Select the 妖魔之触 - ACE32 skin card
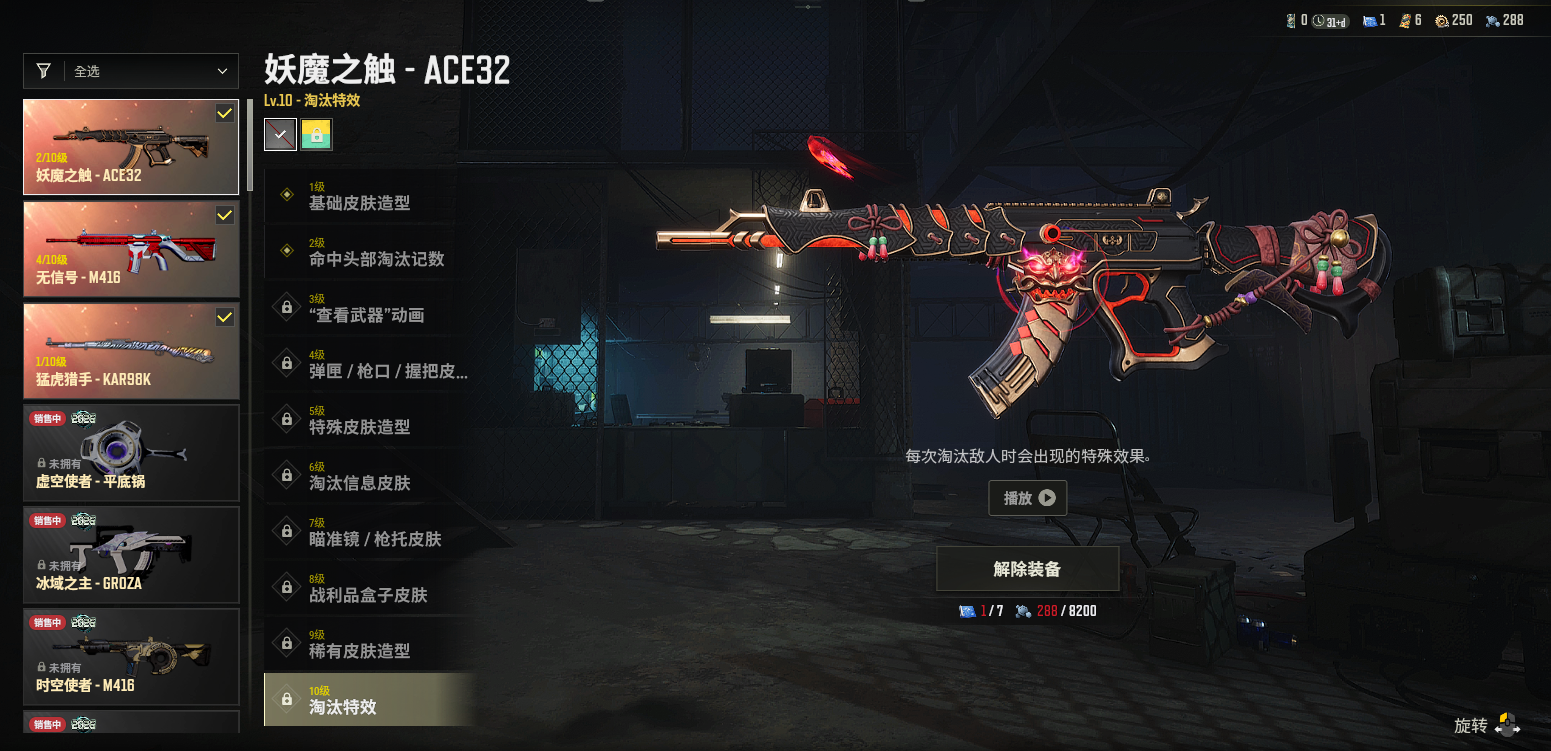The width and height of the screenshot is (1551, 751). [x=131, y=147]
